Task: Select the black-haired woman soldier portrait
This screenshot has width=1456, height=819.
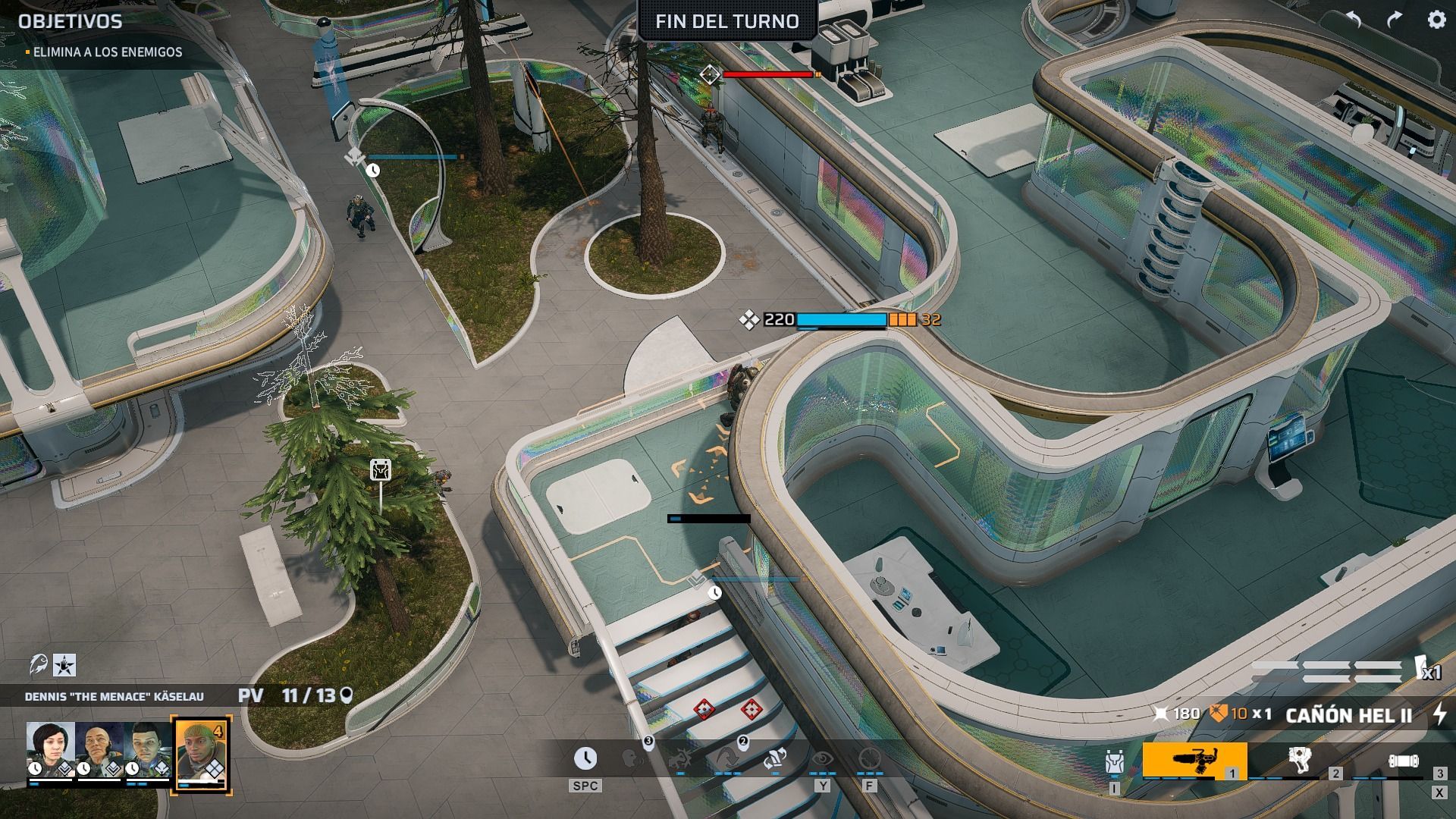Action: pyautogui.click(x=50, y=749)
